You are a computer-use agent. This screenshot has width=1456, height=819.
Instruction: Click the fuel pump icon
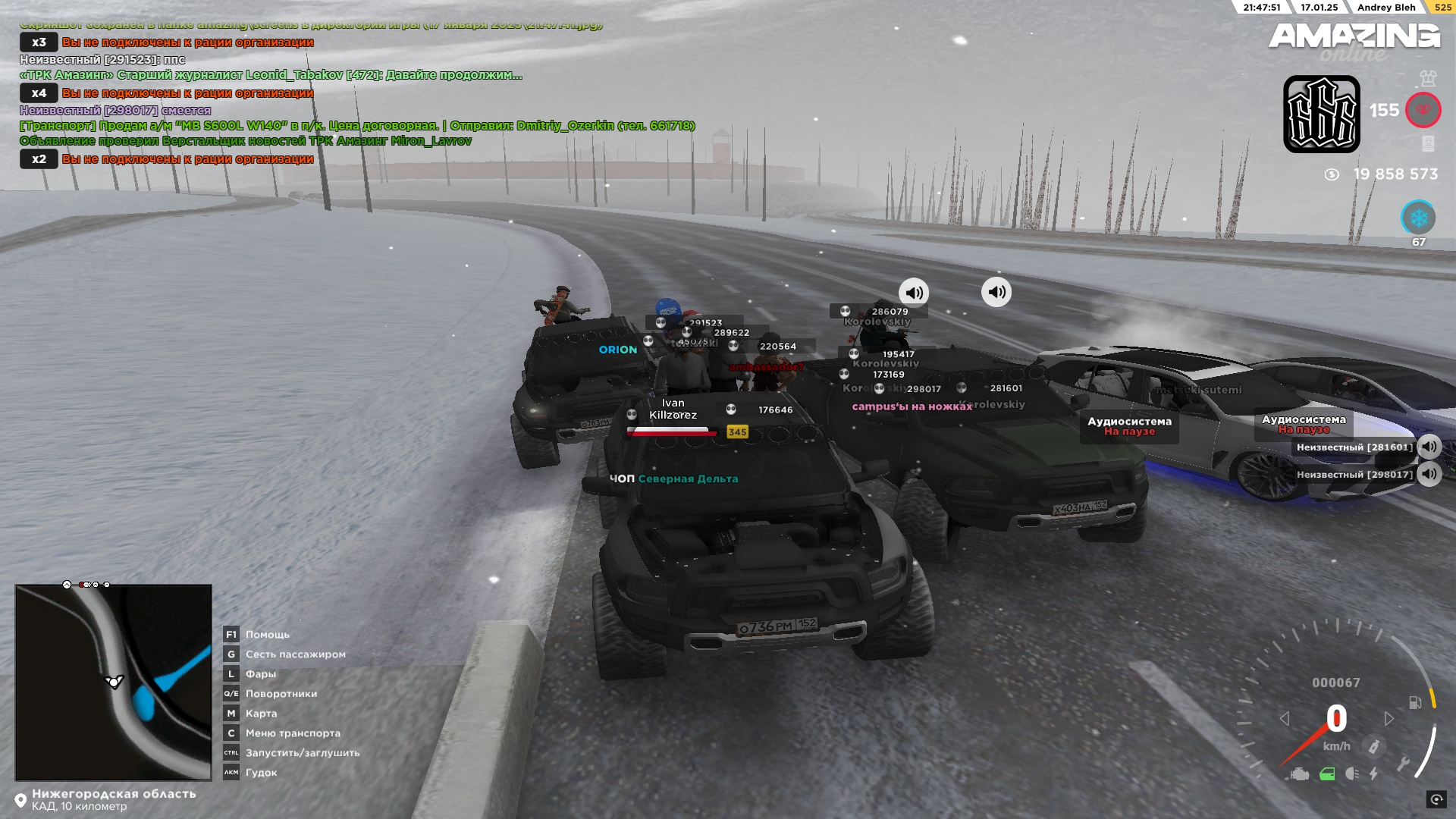[1415, 702]
